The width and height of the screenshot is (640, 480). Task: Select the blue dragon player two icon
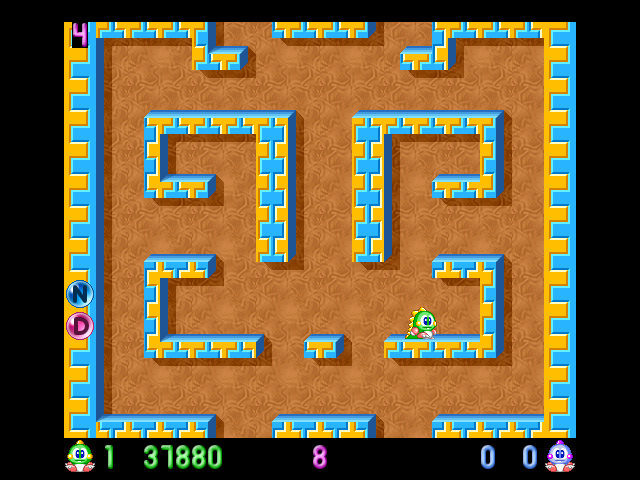pyautogui.click(x=559, y=456)
